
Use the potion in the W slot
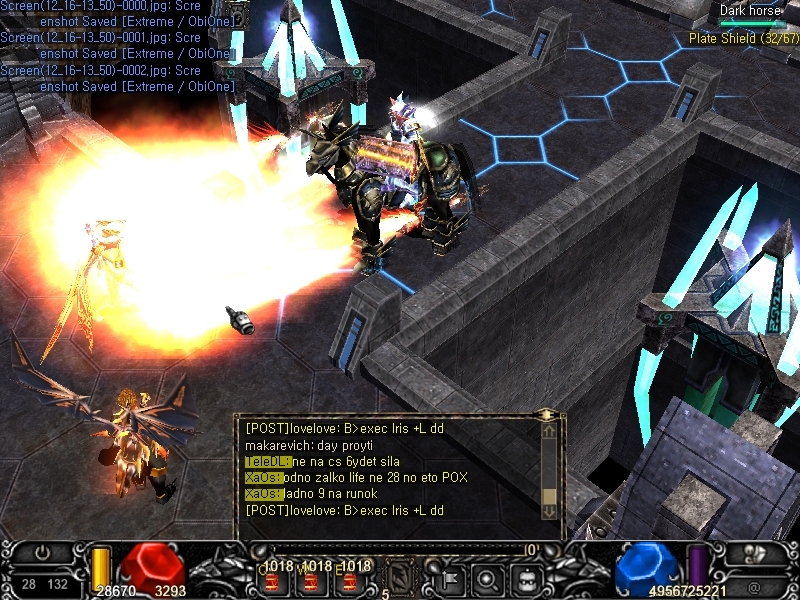point(310,578)
